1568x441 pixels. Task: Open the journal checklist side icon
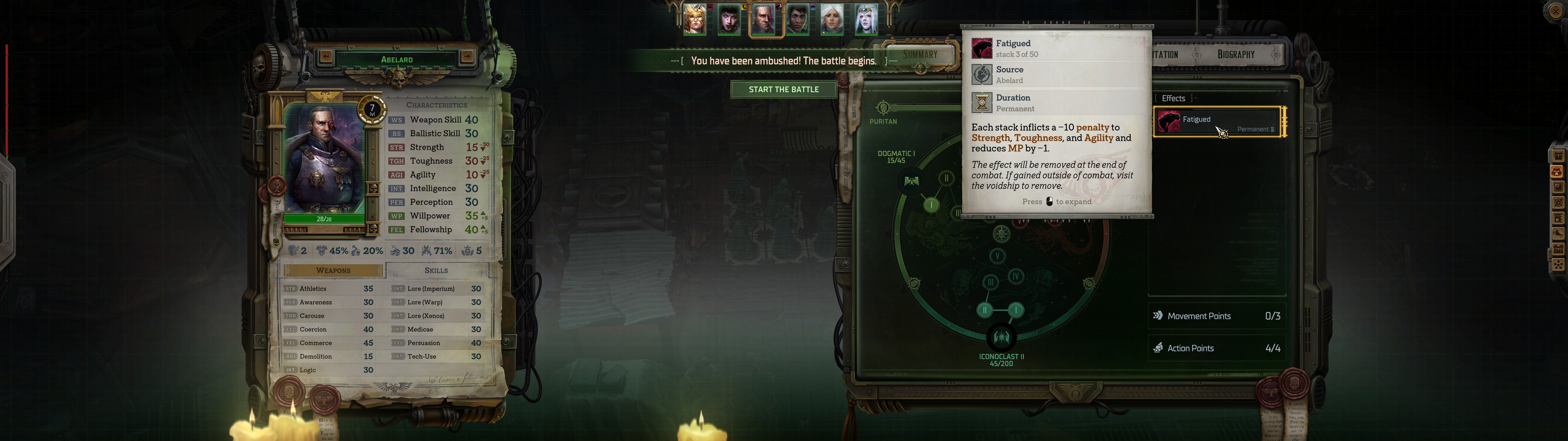pyautogui.click(x=1558, y=188)
